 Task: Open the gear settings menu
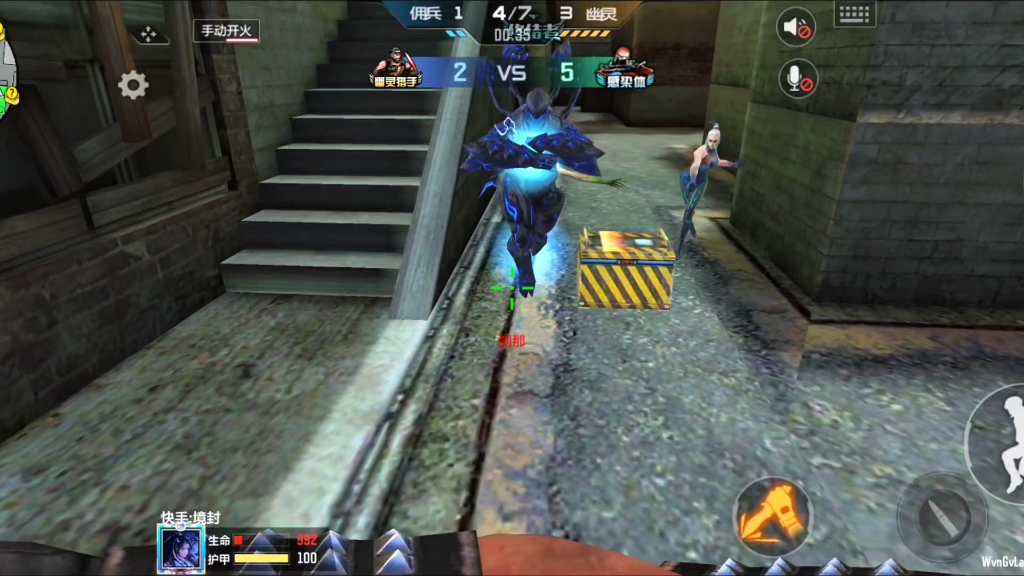(x=133, y=85)
